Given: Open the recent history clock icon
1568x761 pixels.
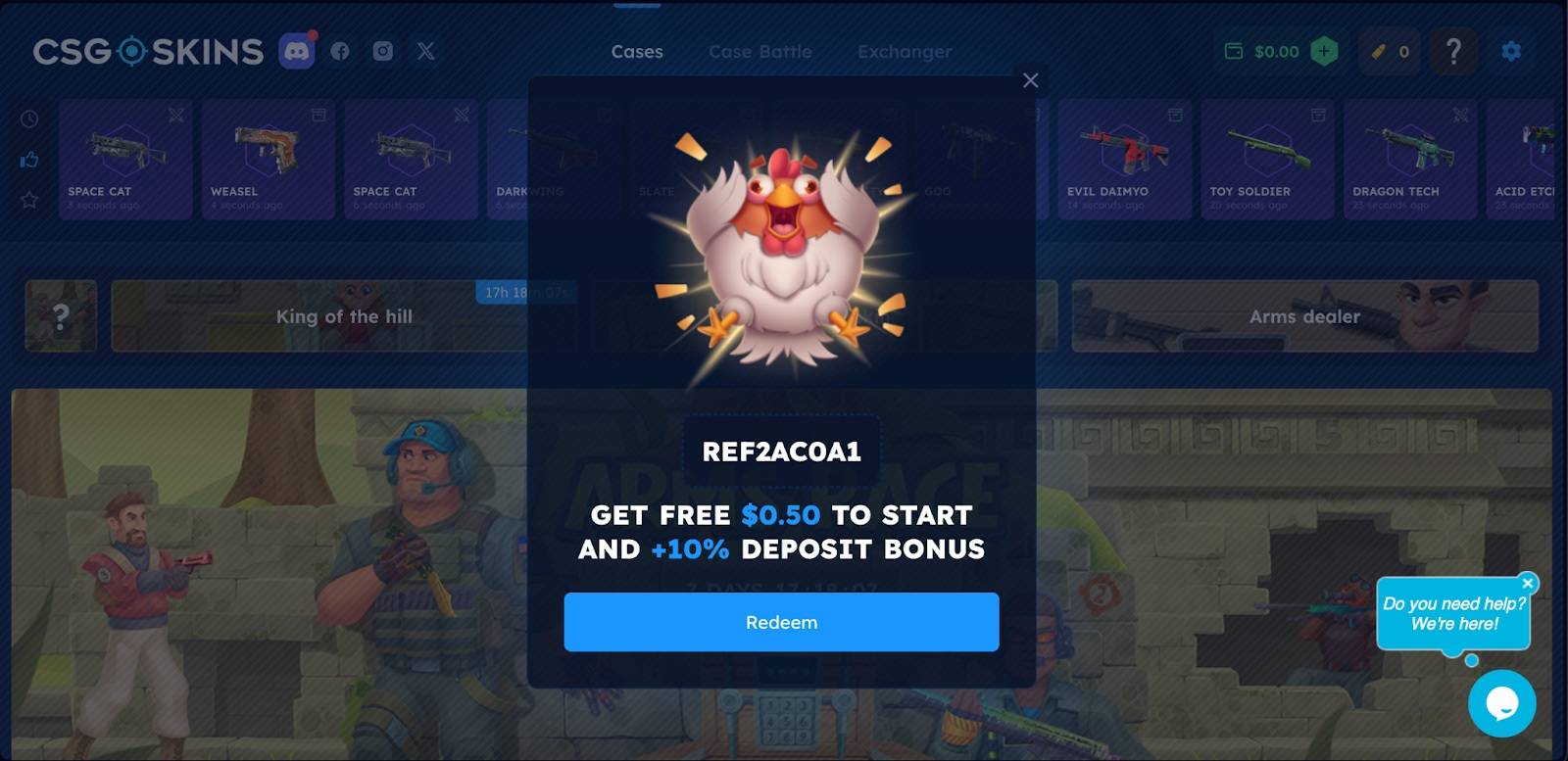Looking at the screenshot, I should click(28, 119).
